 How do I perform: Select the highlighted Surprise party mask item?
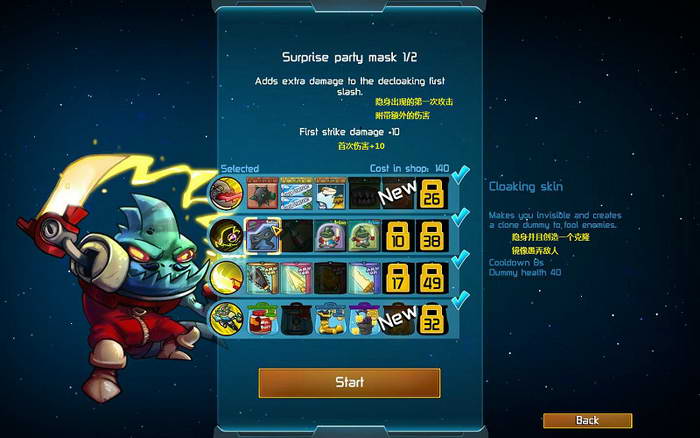click(262, 234)
